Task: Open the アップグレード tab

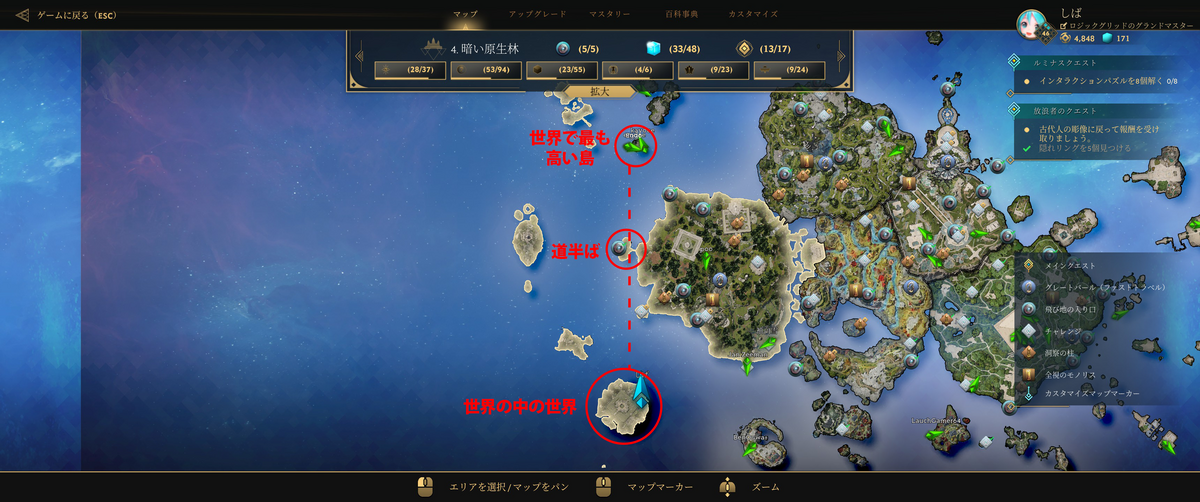Action: 537,14
